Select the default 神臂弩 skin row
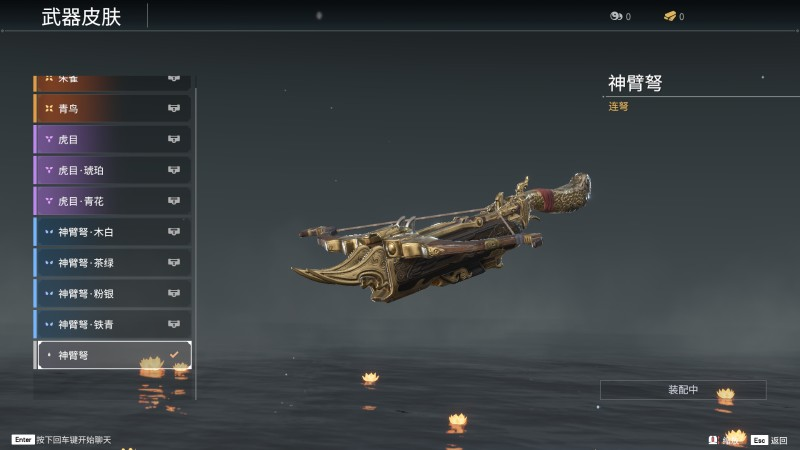 pos(112,355)
